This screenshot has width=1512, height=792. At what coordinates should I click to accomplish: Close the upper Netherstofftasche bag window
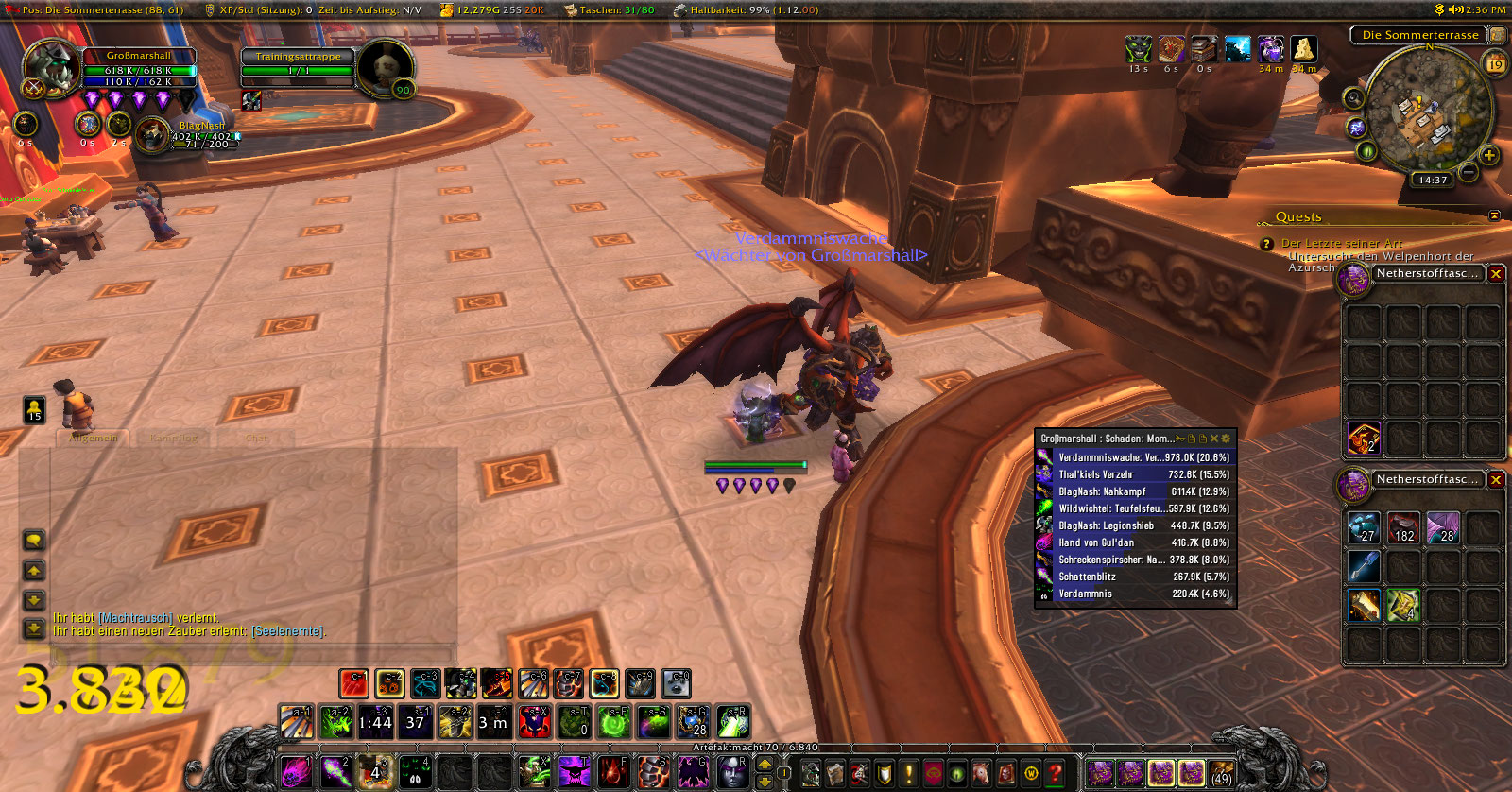click(x=1496, y=274)
